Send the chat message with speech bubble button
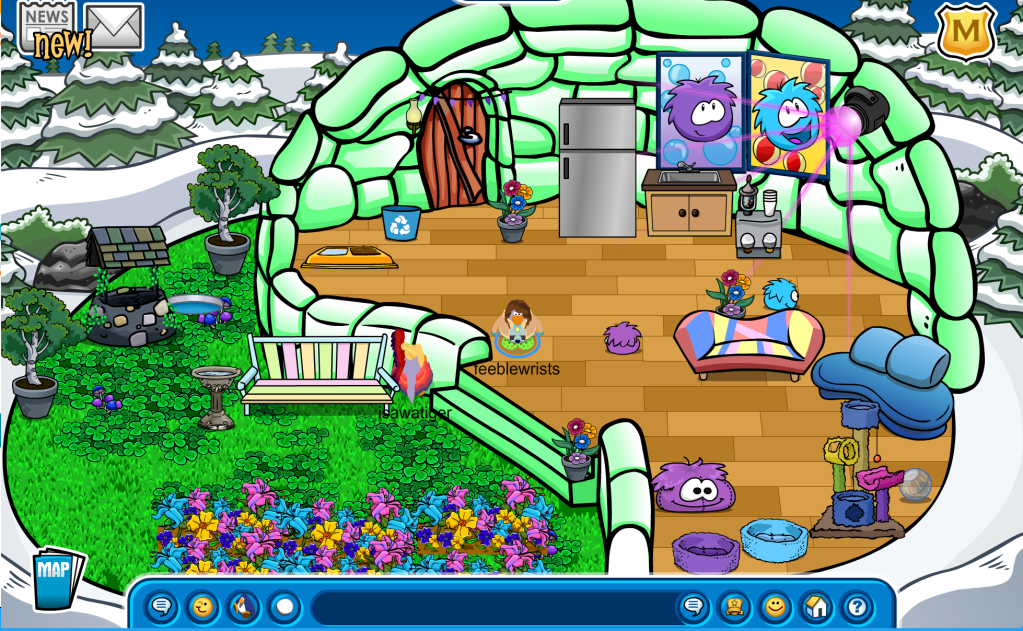1023x631 pixels. pyautogui.click(x=692, y=606)
